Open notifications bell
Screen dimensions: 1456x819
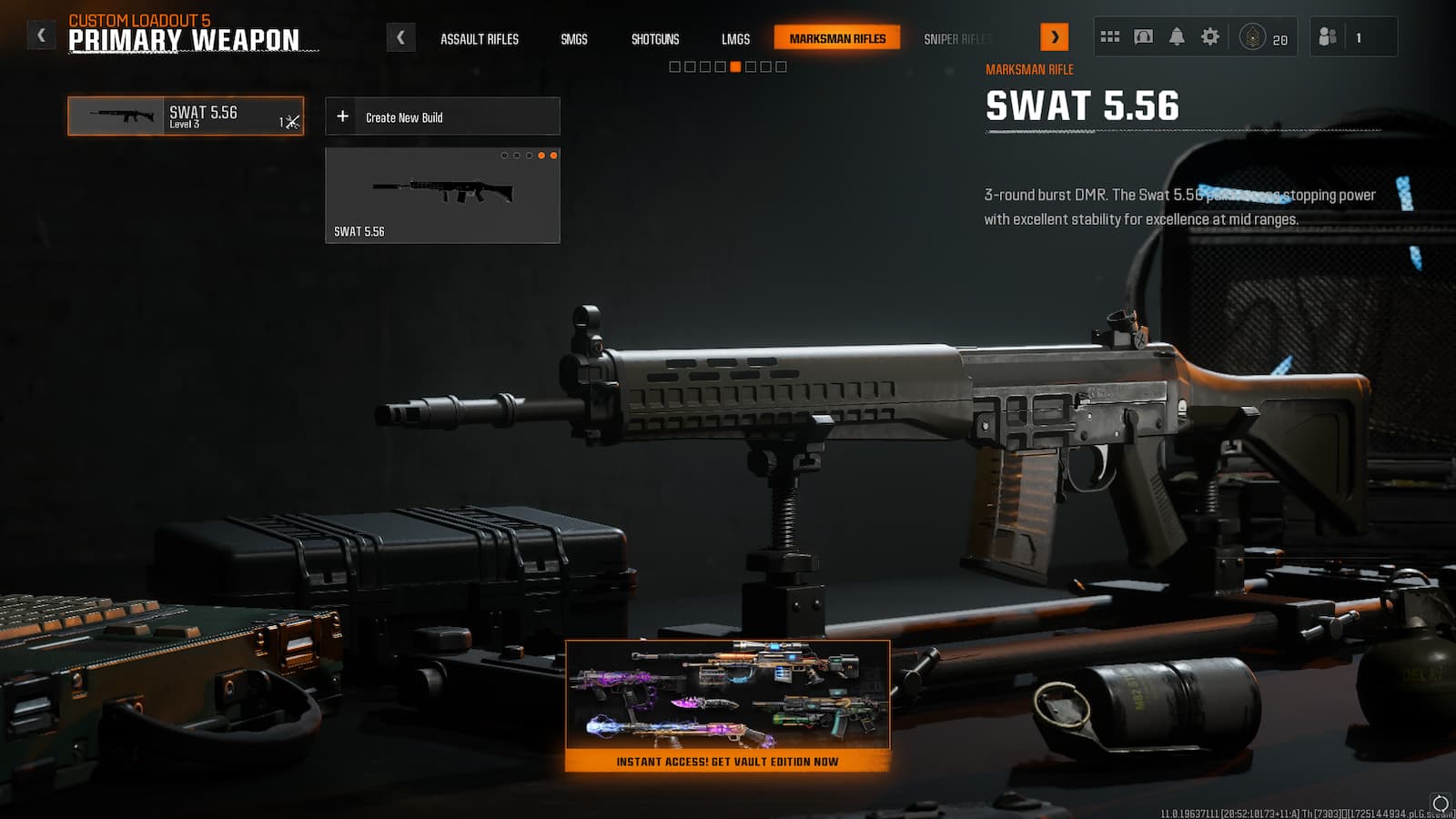pos(1177,37)
